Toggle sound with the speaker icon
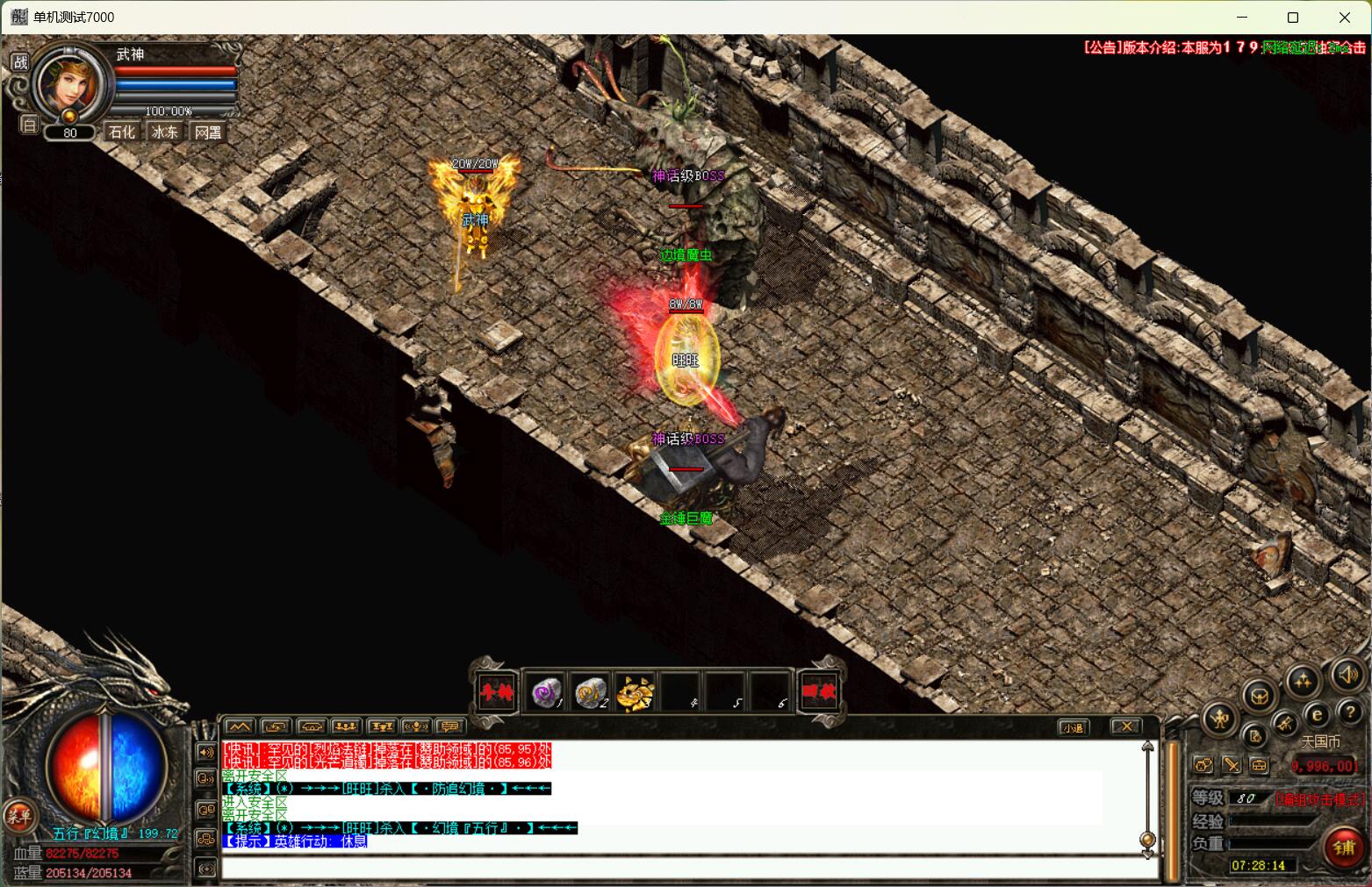The width and height of the screenshot is (1372, 887). [1347, 675]
